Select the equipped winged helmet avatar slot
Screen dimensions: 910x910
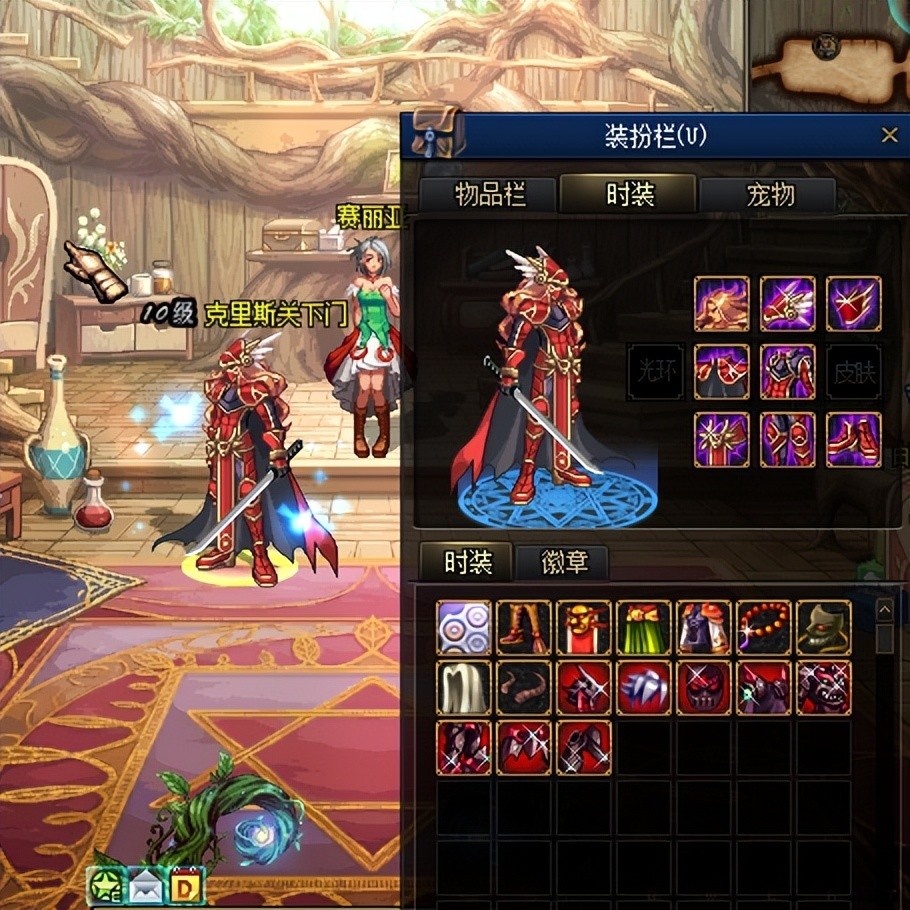(787, 304)
